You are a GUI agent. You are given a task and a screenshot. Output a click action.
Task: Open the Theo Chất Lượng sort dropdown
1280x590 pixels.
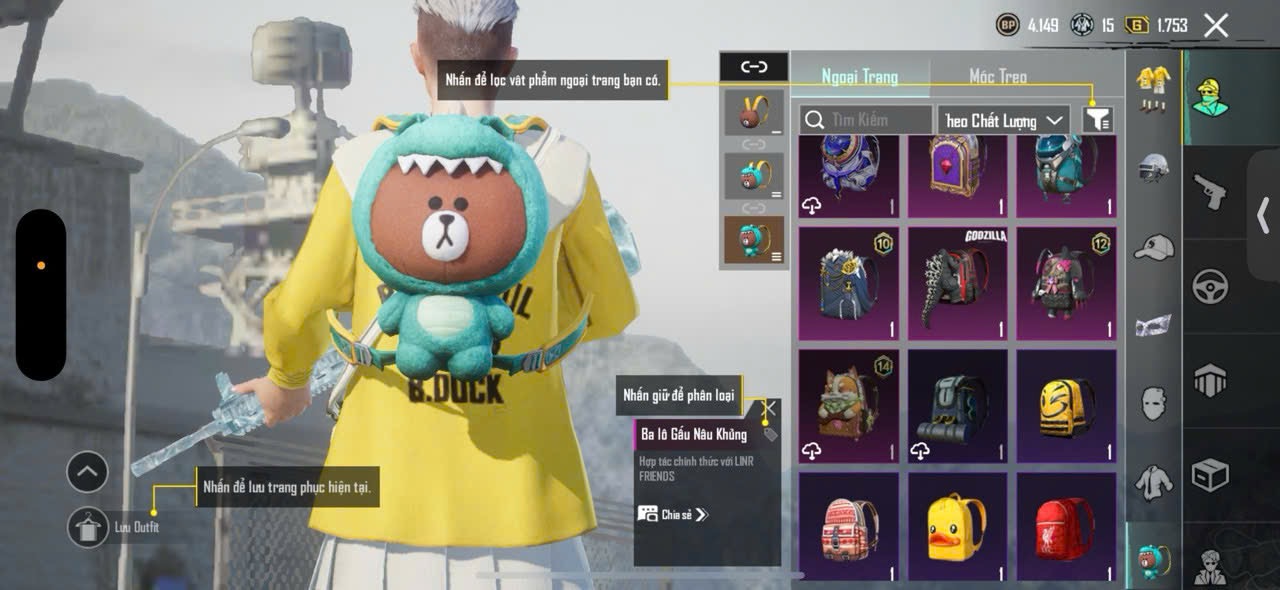point(1004,120)
